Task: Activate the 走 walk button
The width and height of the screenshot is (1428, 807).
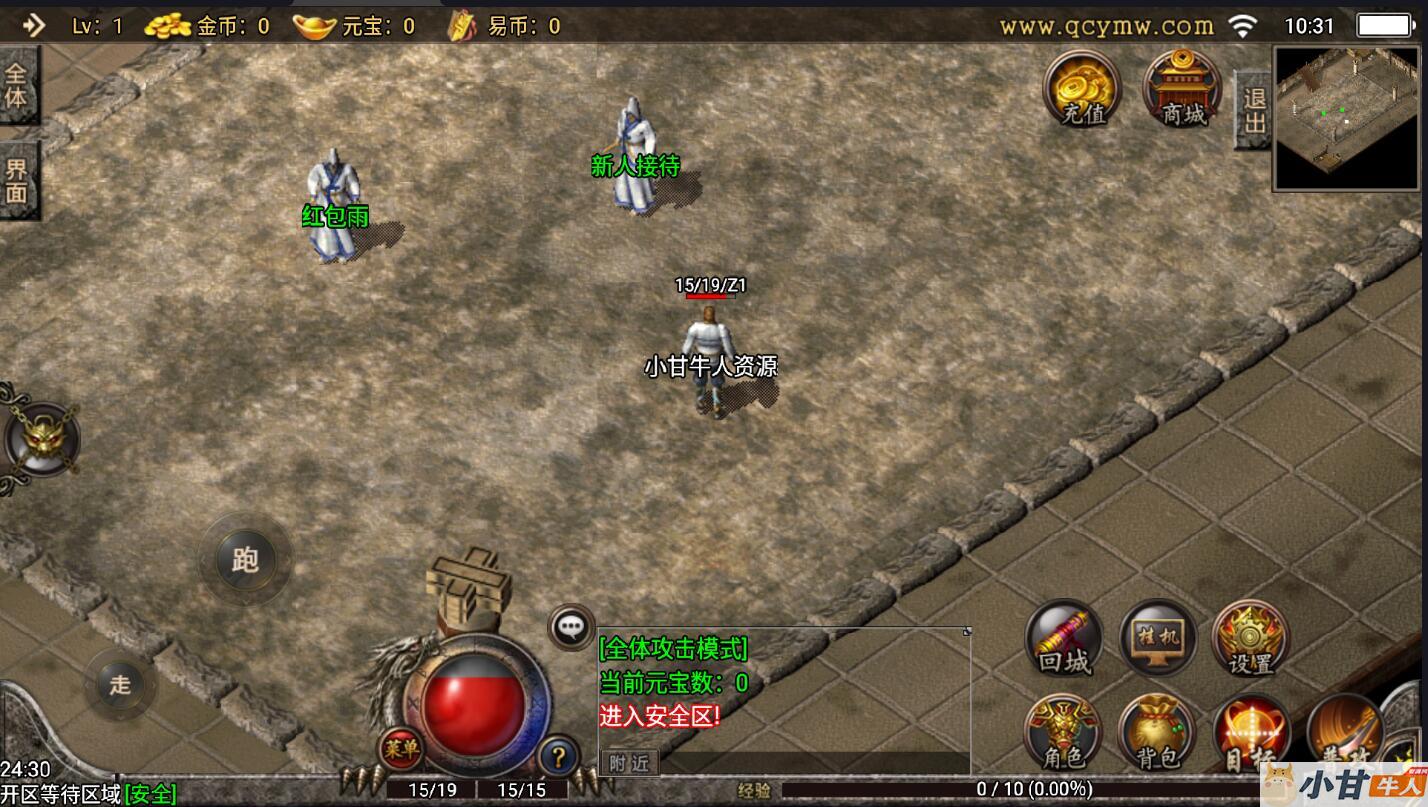Action: 120,685
